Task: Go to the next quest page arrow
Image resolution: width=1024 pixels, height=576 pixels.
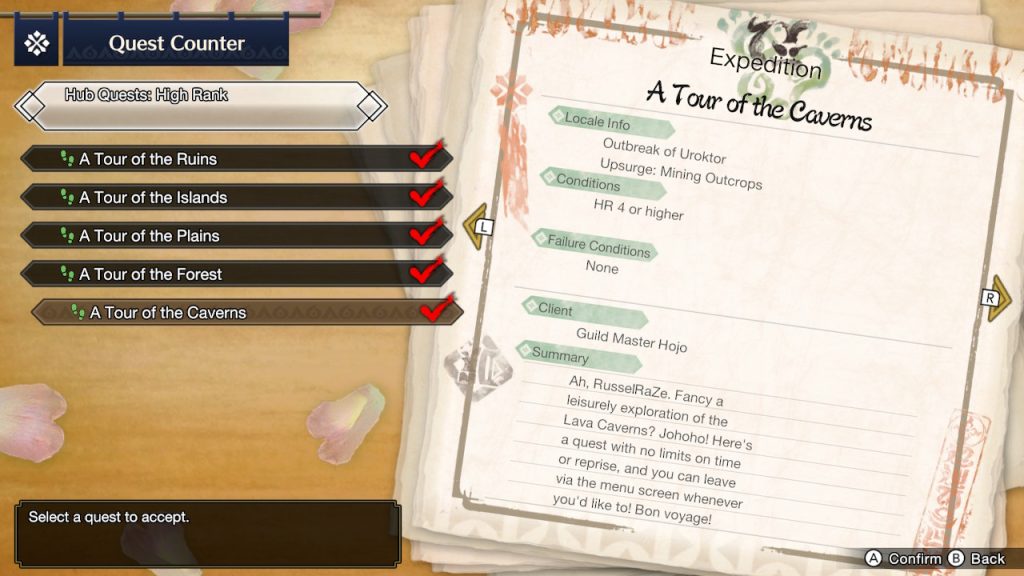Action: (x=995, y=299)
